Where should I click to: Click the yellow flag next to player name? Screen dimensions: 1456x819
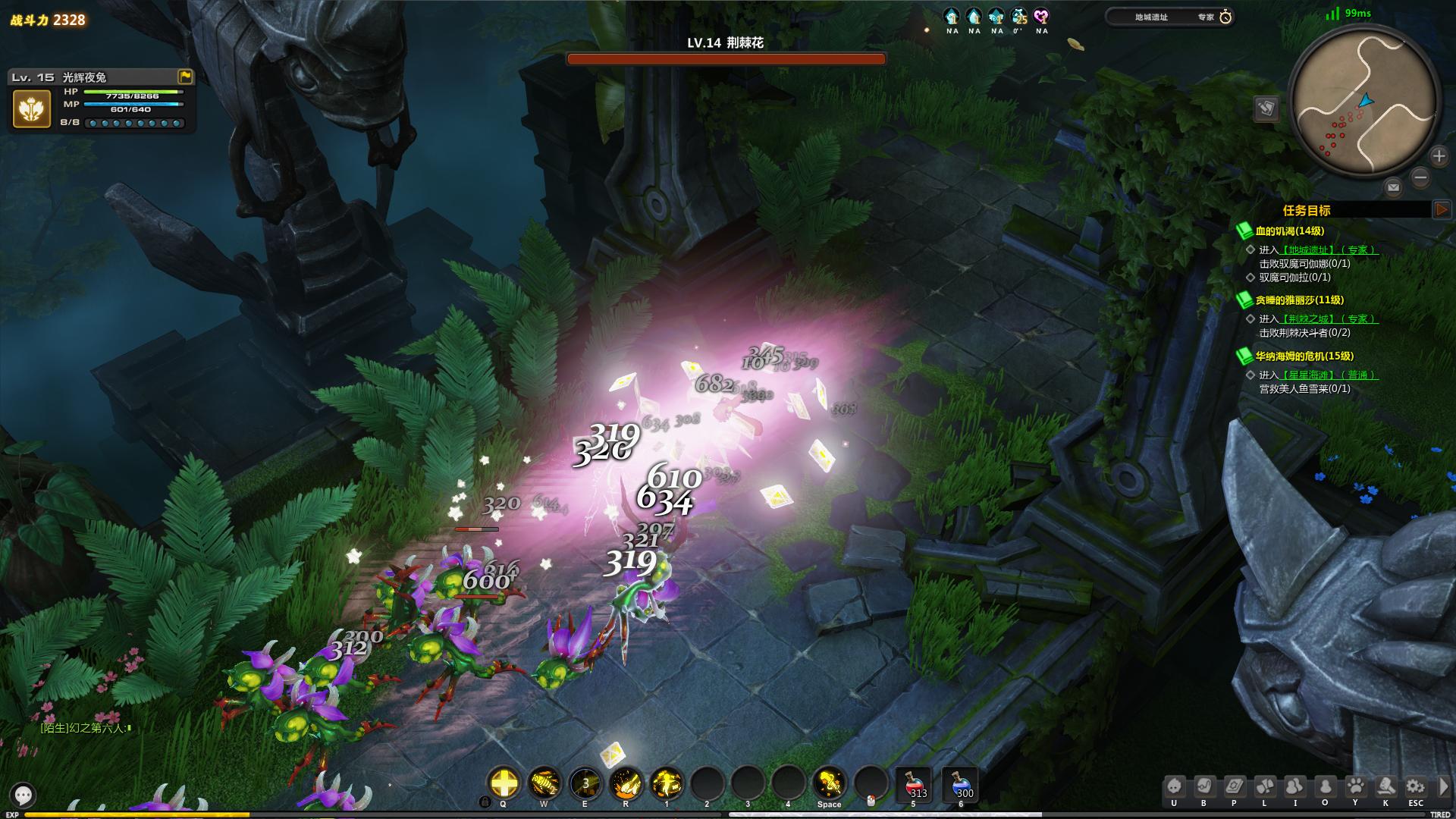(185, 77)
